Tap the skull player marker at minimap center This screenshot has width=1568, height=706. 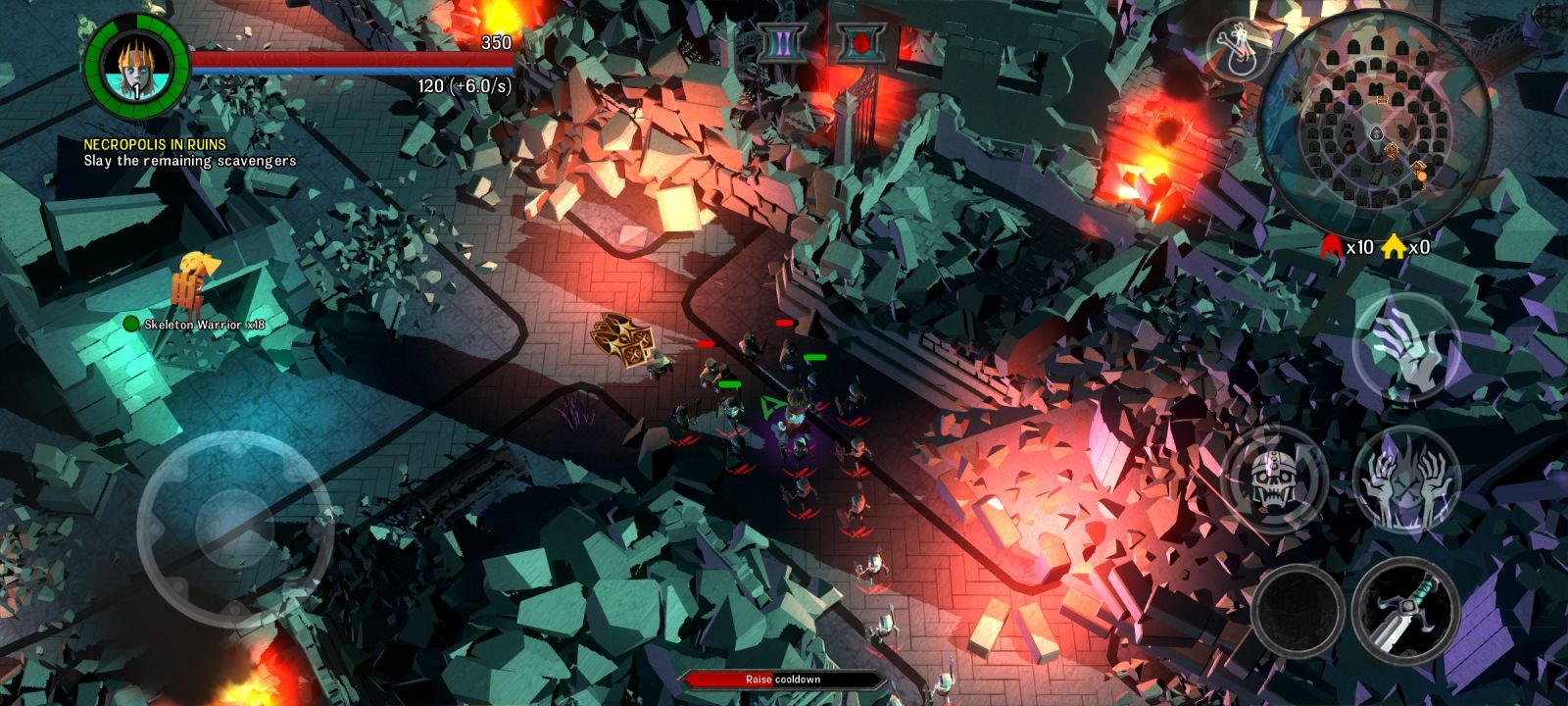[1376, 132]
